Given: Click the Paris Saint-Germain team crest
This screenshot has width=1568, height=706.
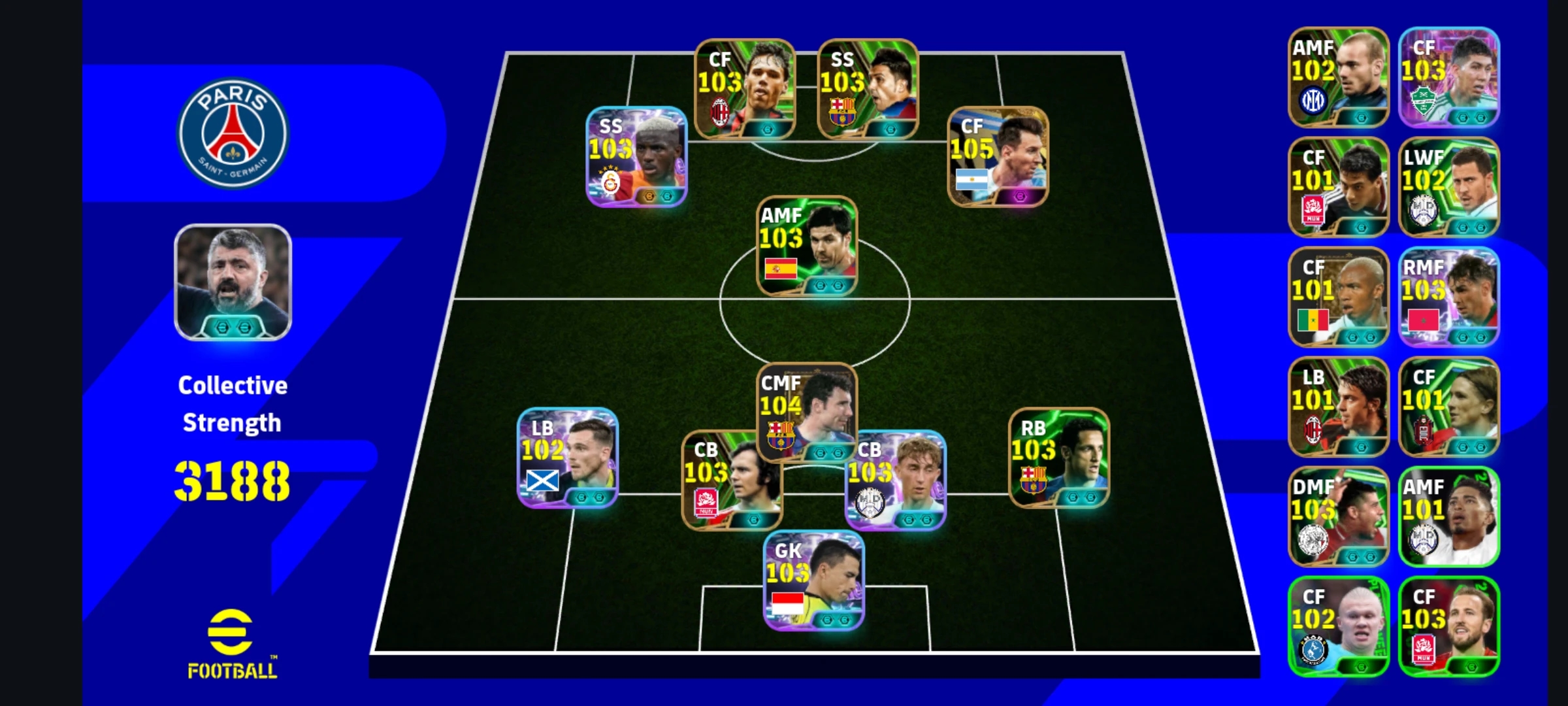Looking at the screenshot, I should pos(233,133).
